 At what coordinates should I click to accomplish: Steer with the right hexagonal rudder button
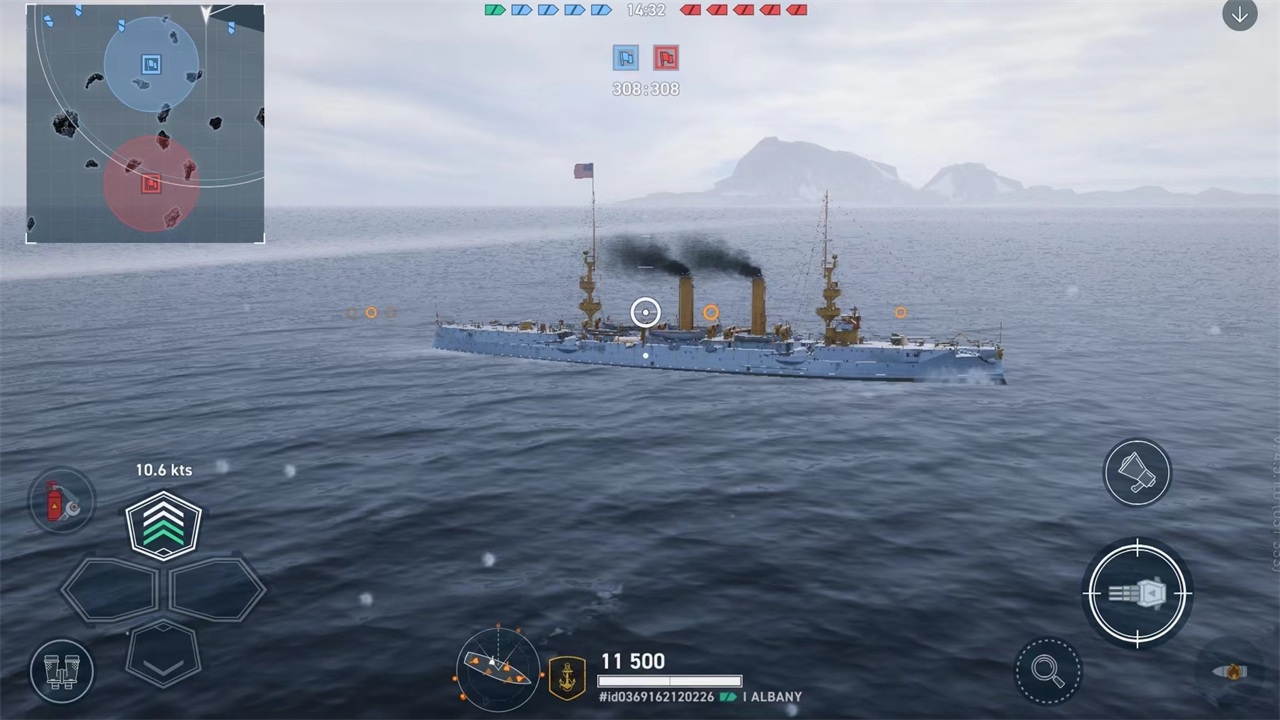pyautogui.click(x=216, y=589)
